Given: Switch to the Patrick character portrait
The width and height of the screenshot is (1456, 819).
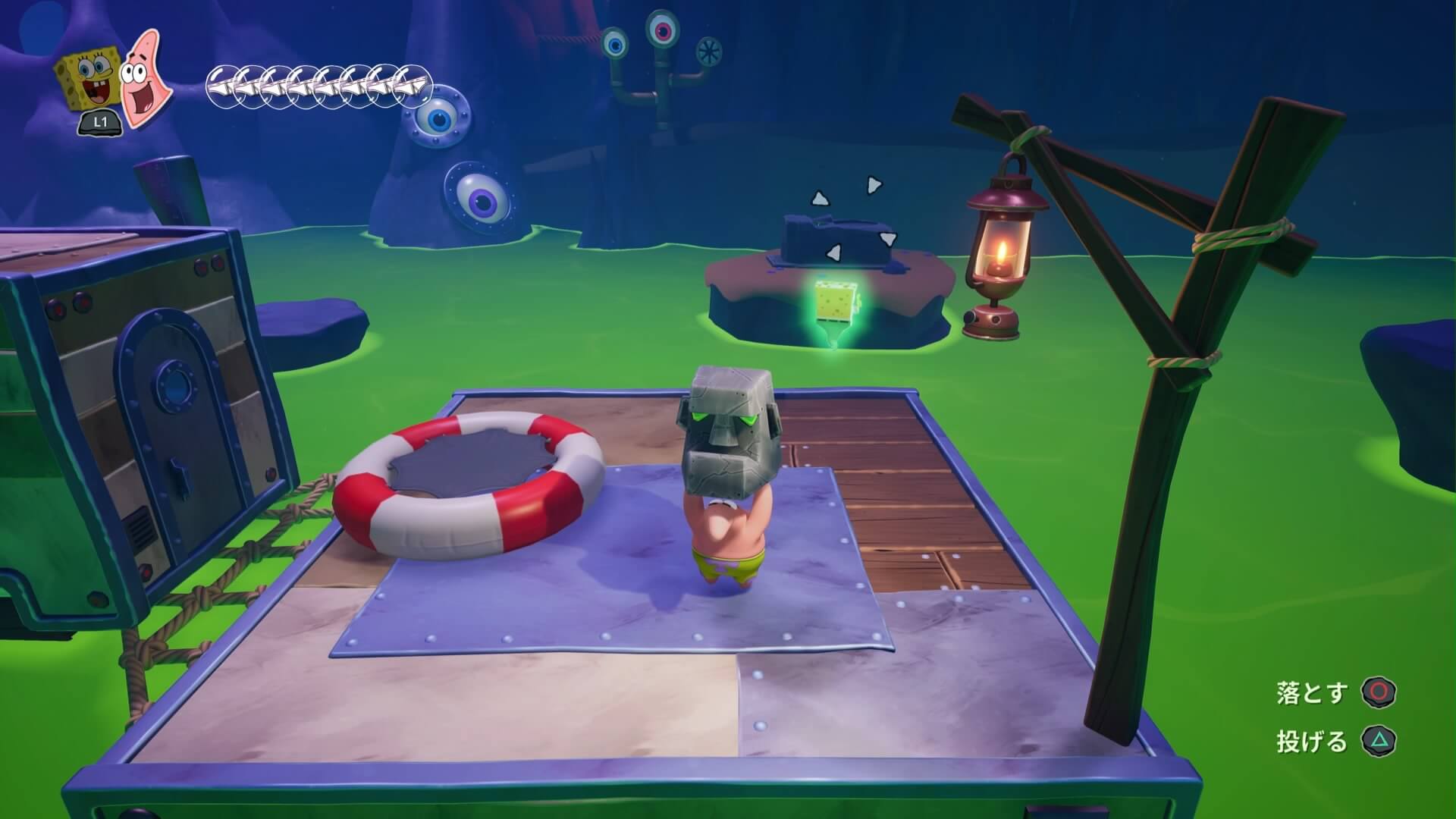Looking at the screenshot, I should point(145,80).
